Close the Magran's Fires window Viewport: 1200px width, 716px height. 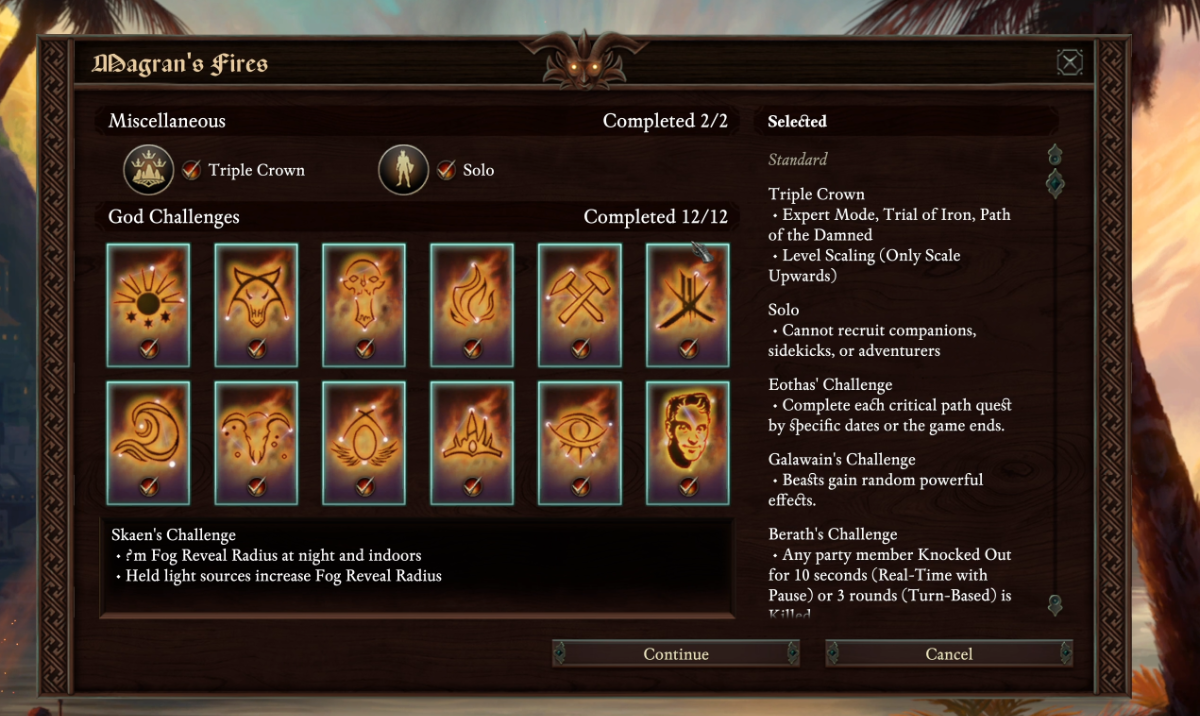(1069, 64)
